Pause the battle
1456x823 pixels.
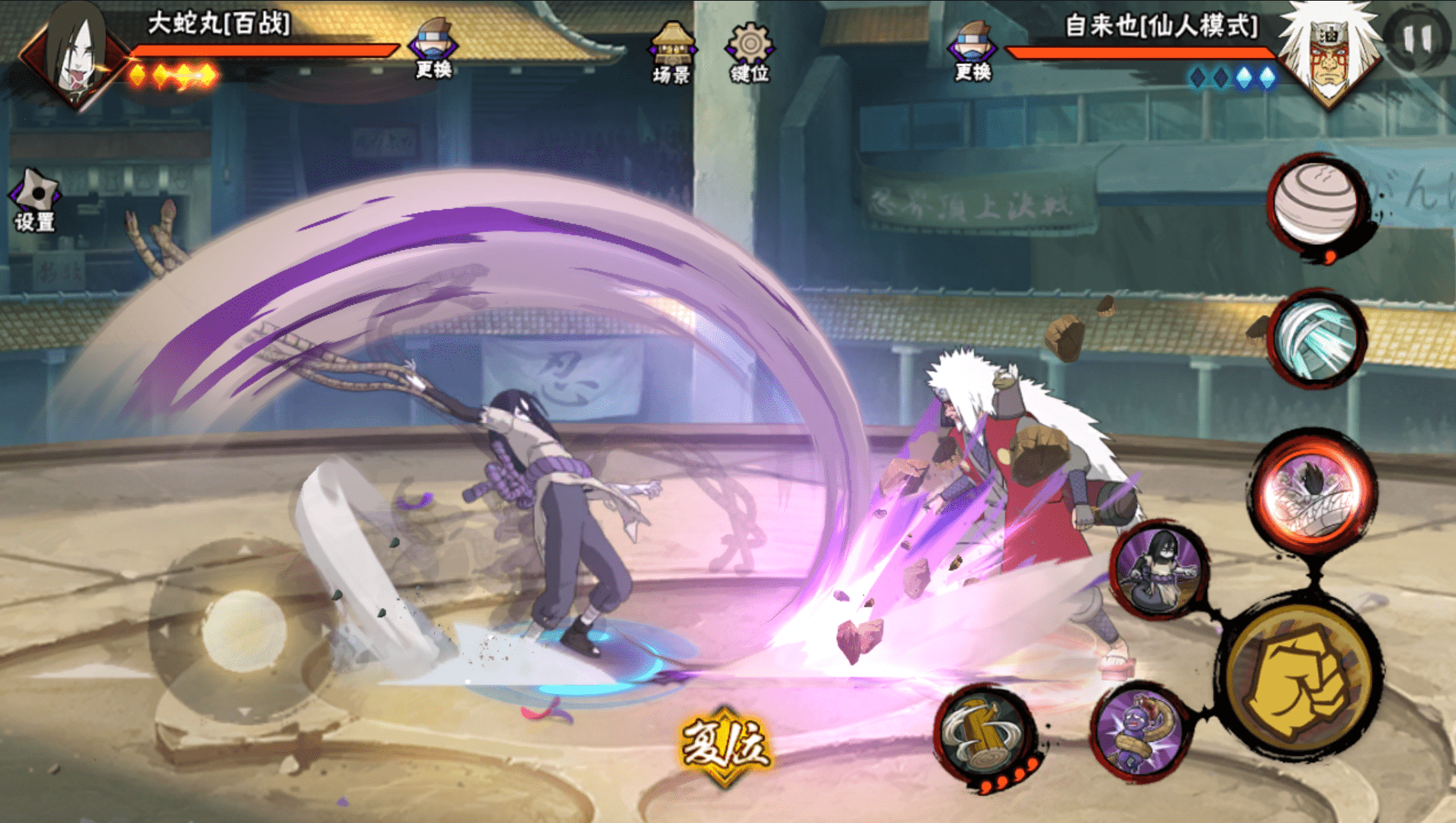[x=1417, y=38]
